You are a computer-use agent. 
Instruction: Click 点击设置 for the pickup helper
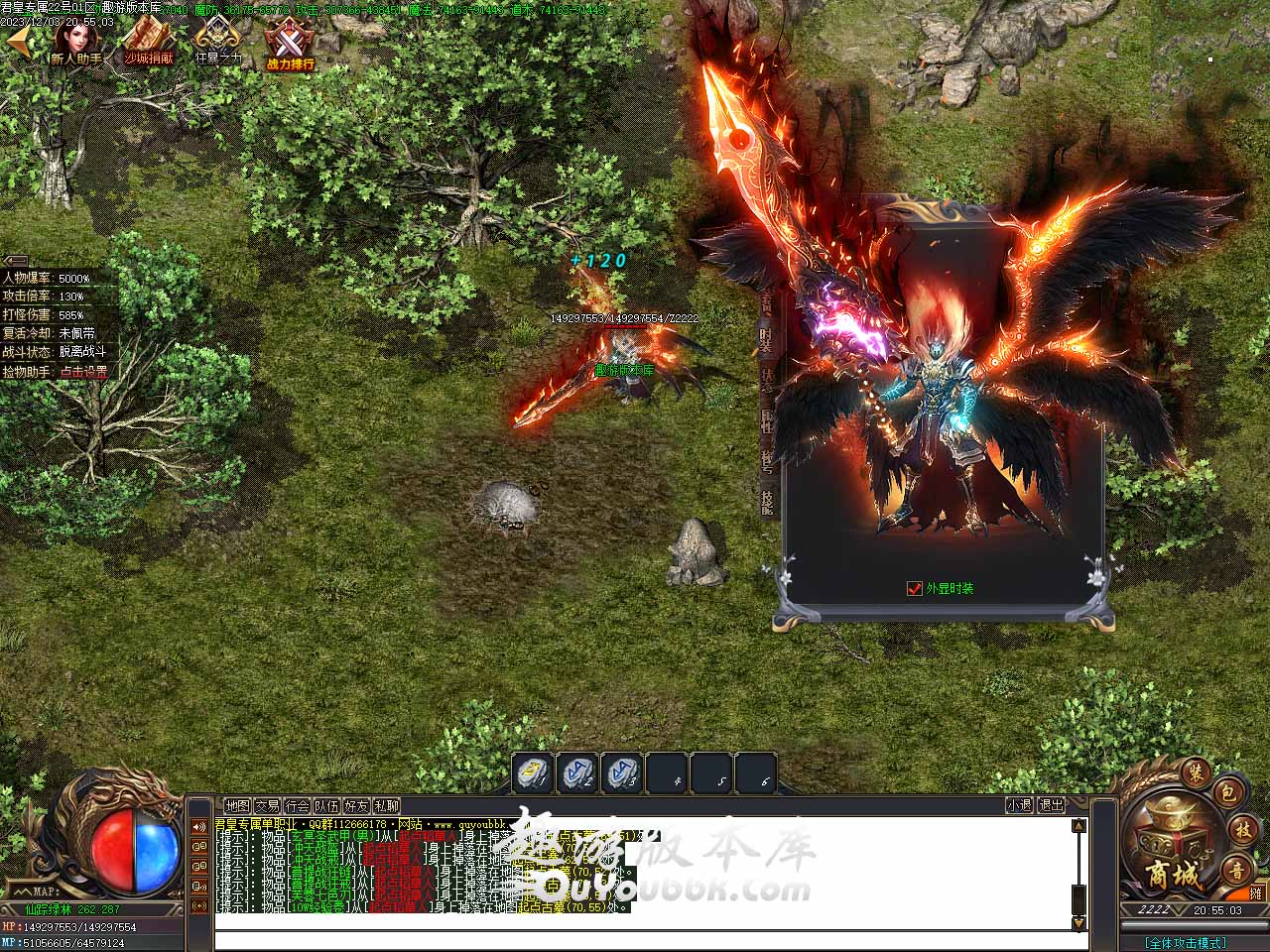pos(83,372)
